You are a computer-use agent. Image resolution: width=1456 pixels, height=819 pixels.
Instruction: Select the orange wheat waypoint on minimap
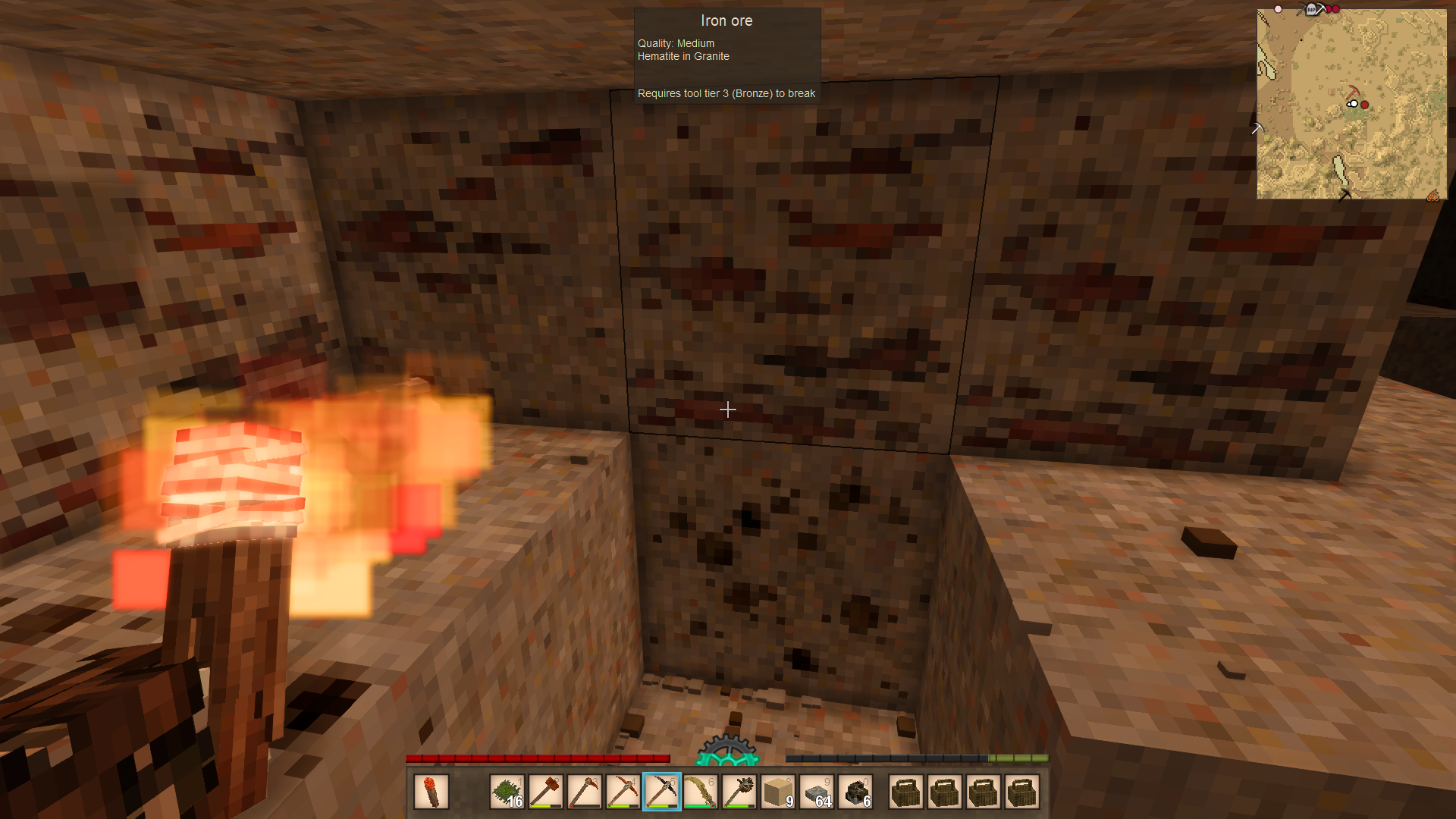1432,196
